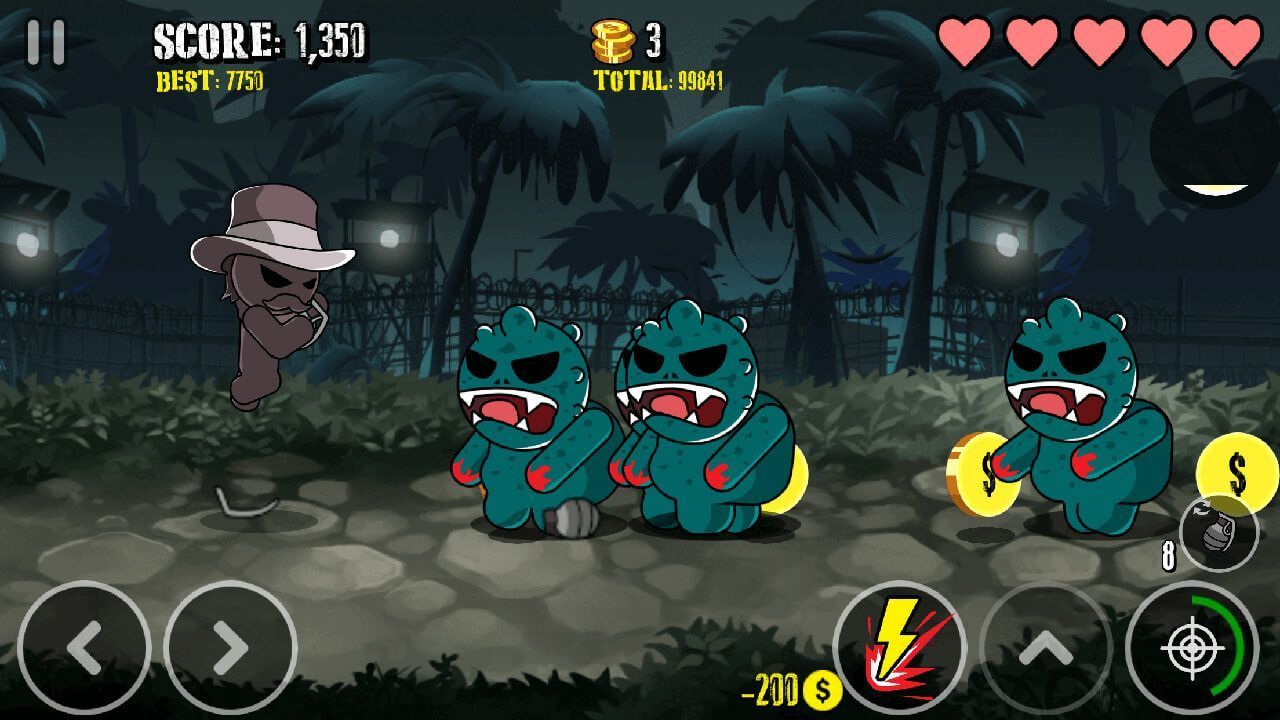
Task: Activate the lightning bolt special attack
Action: tap(899, 647)
